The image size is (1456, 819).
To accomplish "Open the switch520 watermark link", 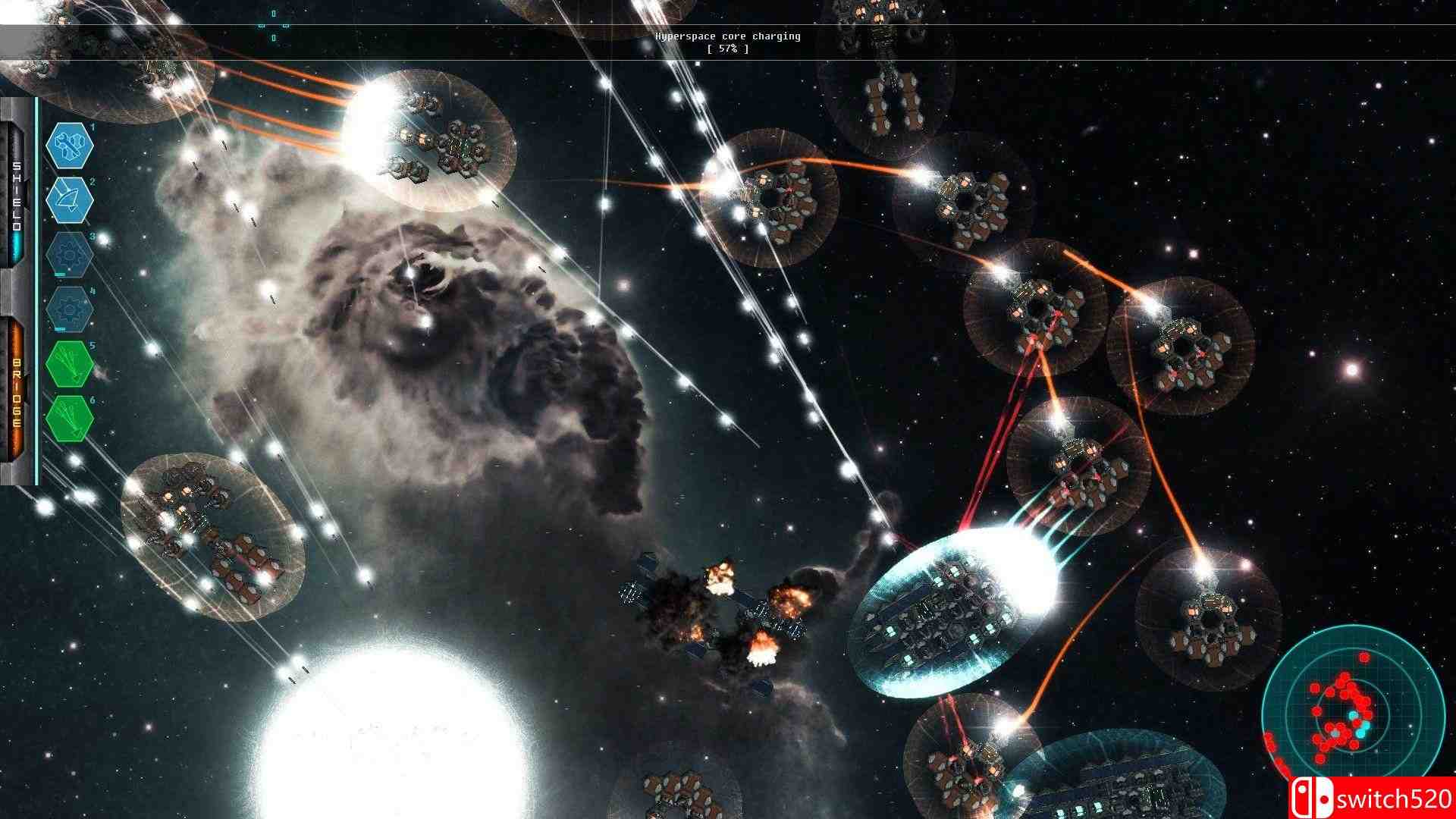I will point(1392,798).
